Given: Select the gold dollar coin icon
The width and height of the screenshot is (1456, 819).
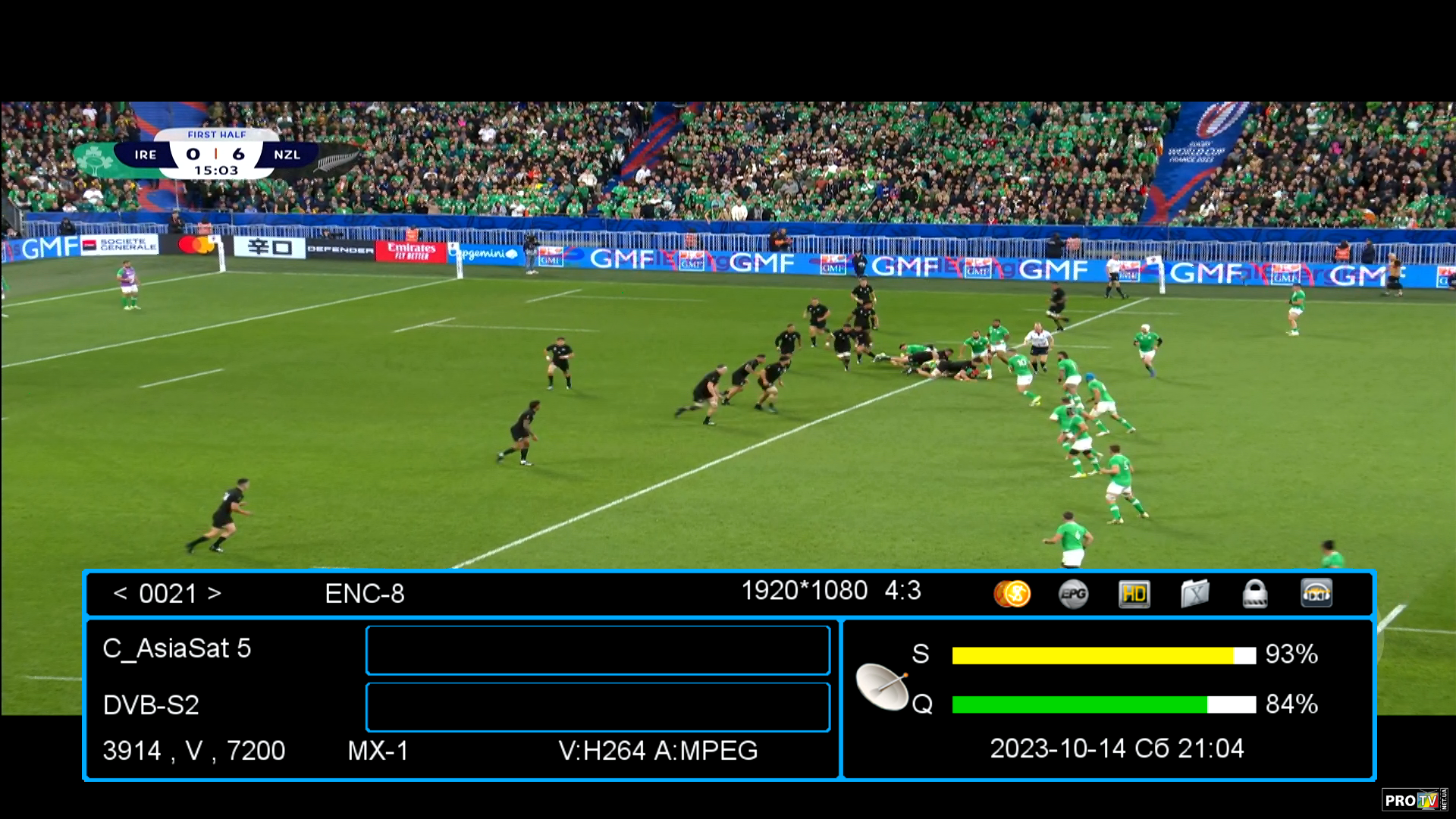Looking at the screenshot, I should pos(1012,594).
